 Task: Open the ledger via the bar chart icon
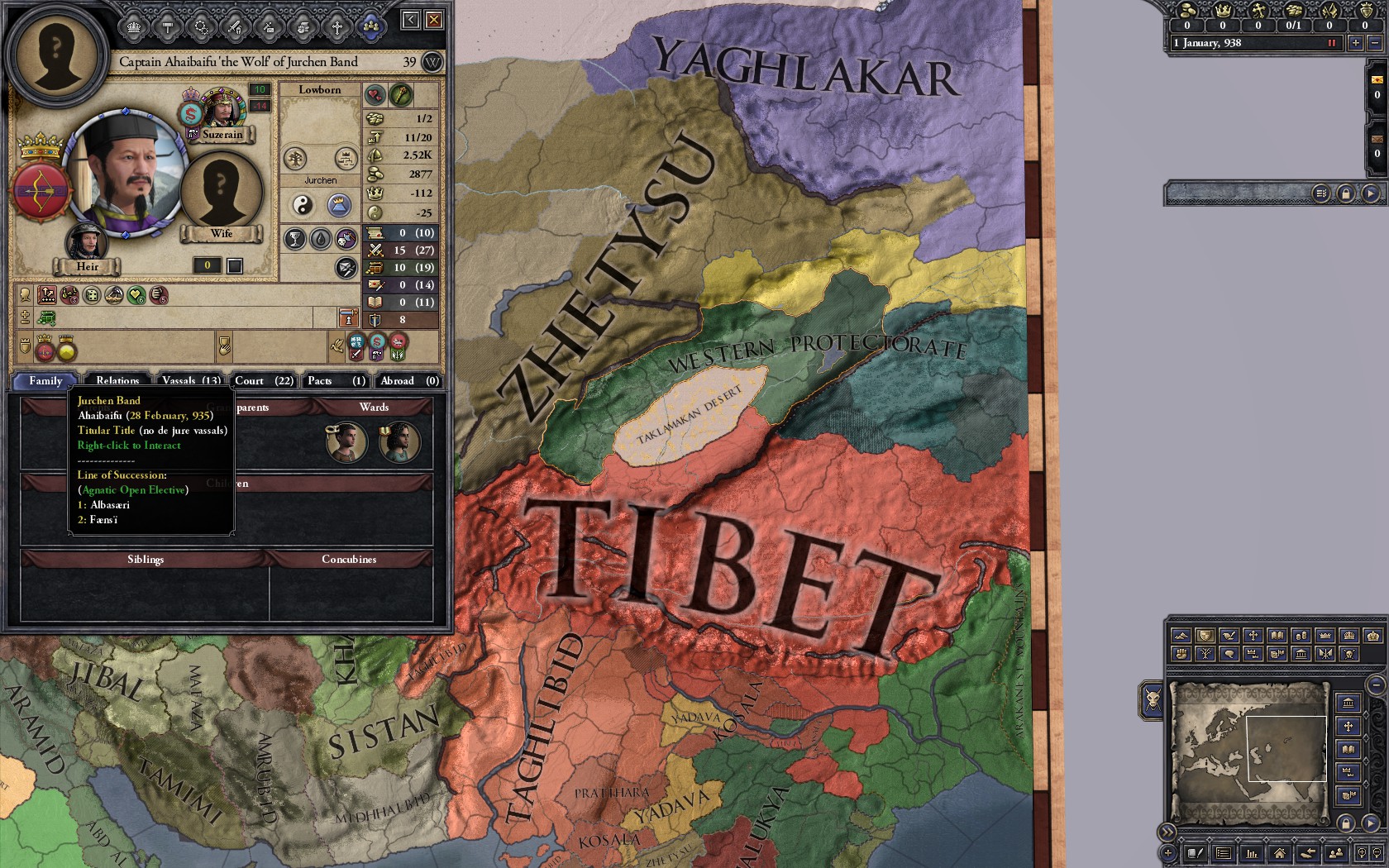point(1251,853)
